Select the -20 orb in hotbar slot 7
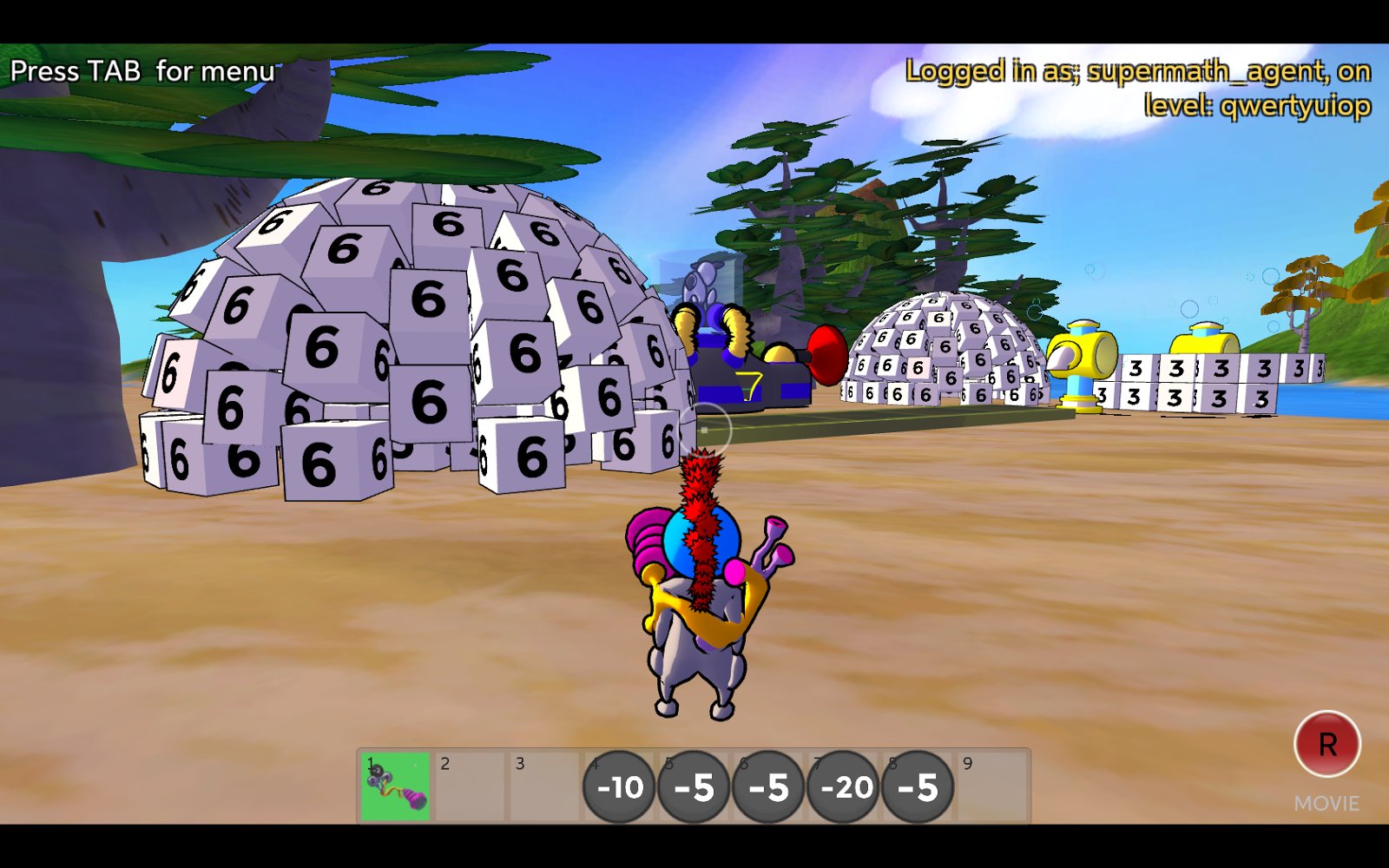The width and height of the screenshot is (1389, 868). 844,787
